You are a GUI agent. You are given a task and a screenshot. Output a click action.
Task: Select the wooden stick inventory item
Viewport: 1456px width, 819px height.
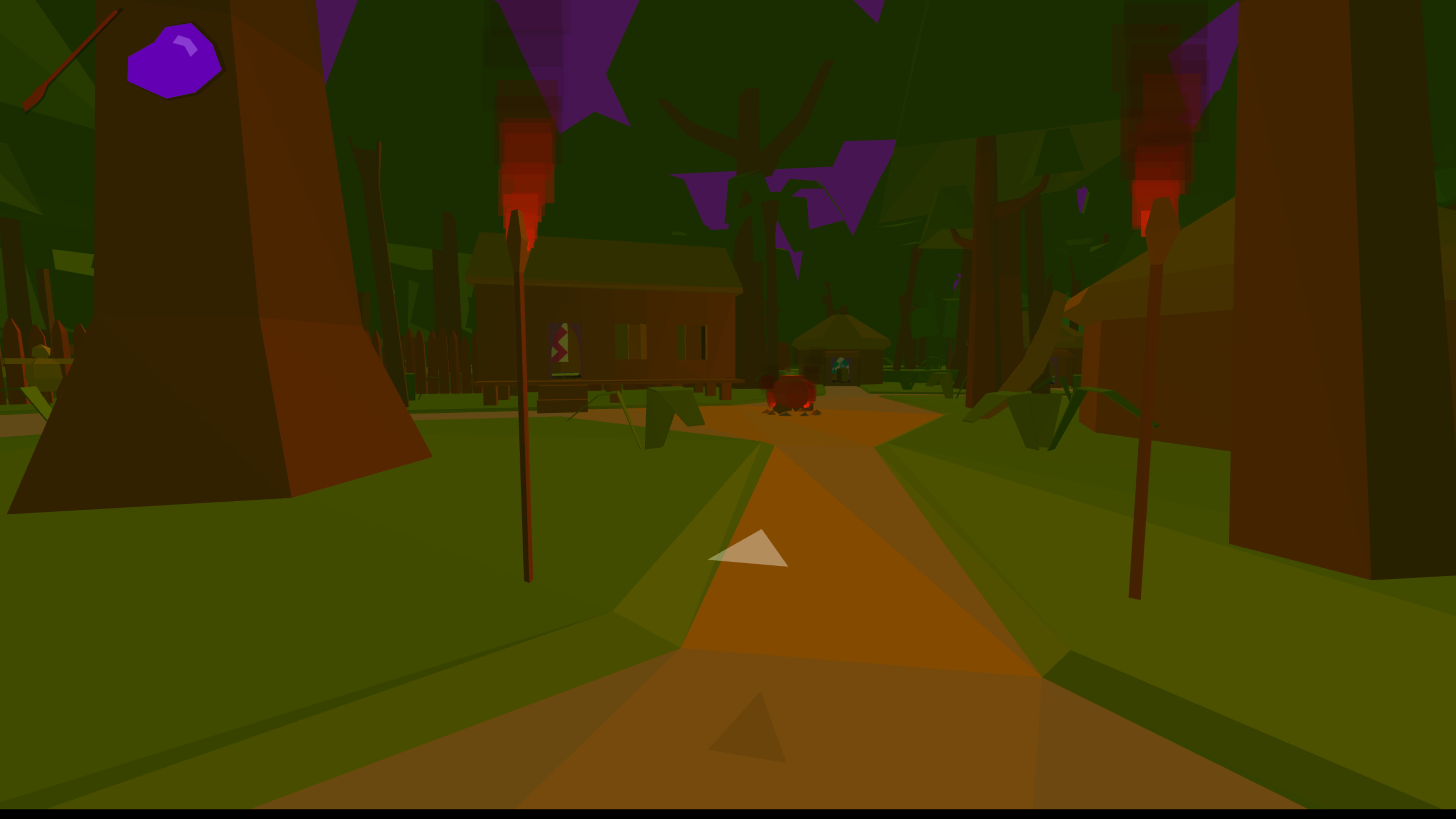click(x=71, y=60)
